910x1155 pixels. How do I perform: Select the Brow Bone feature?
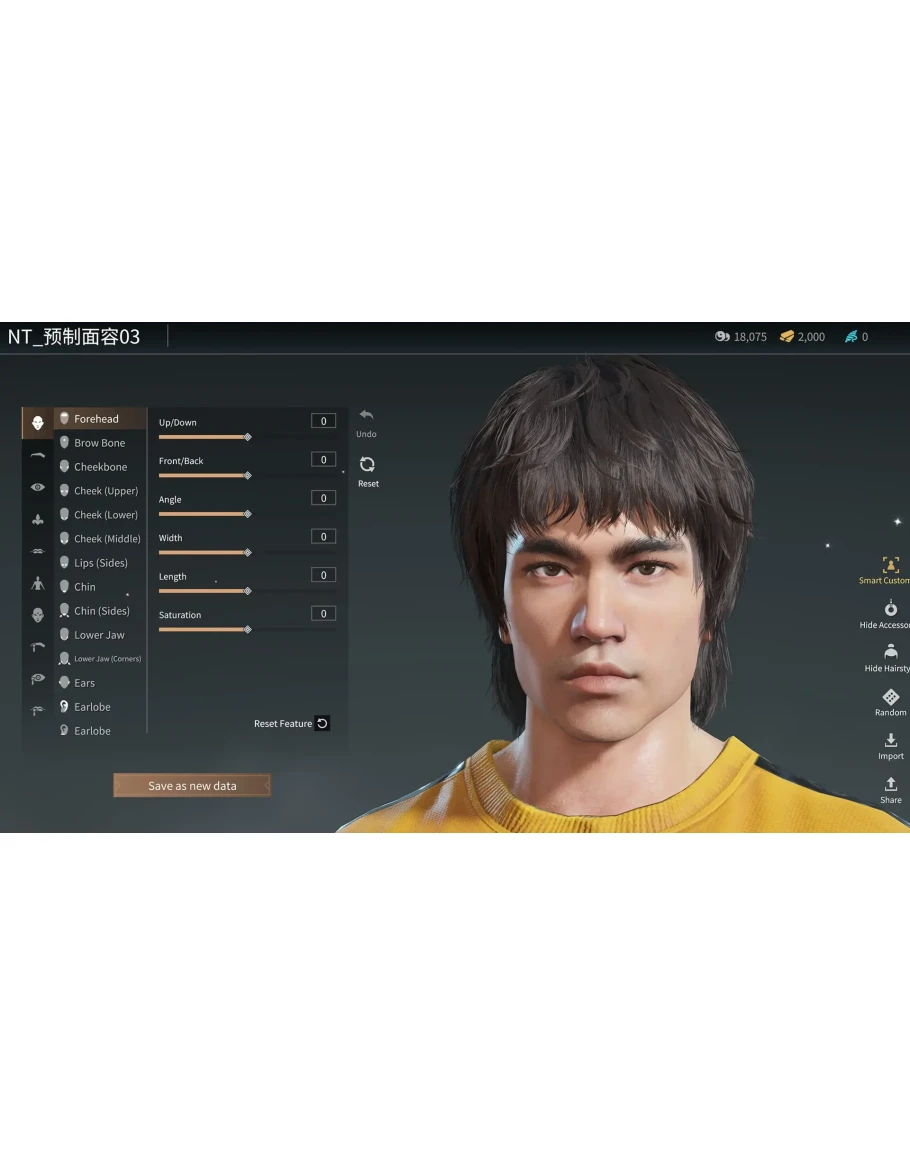[x=99, y=443]
